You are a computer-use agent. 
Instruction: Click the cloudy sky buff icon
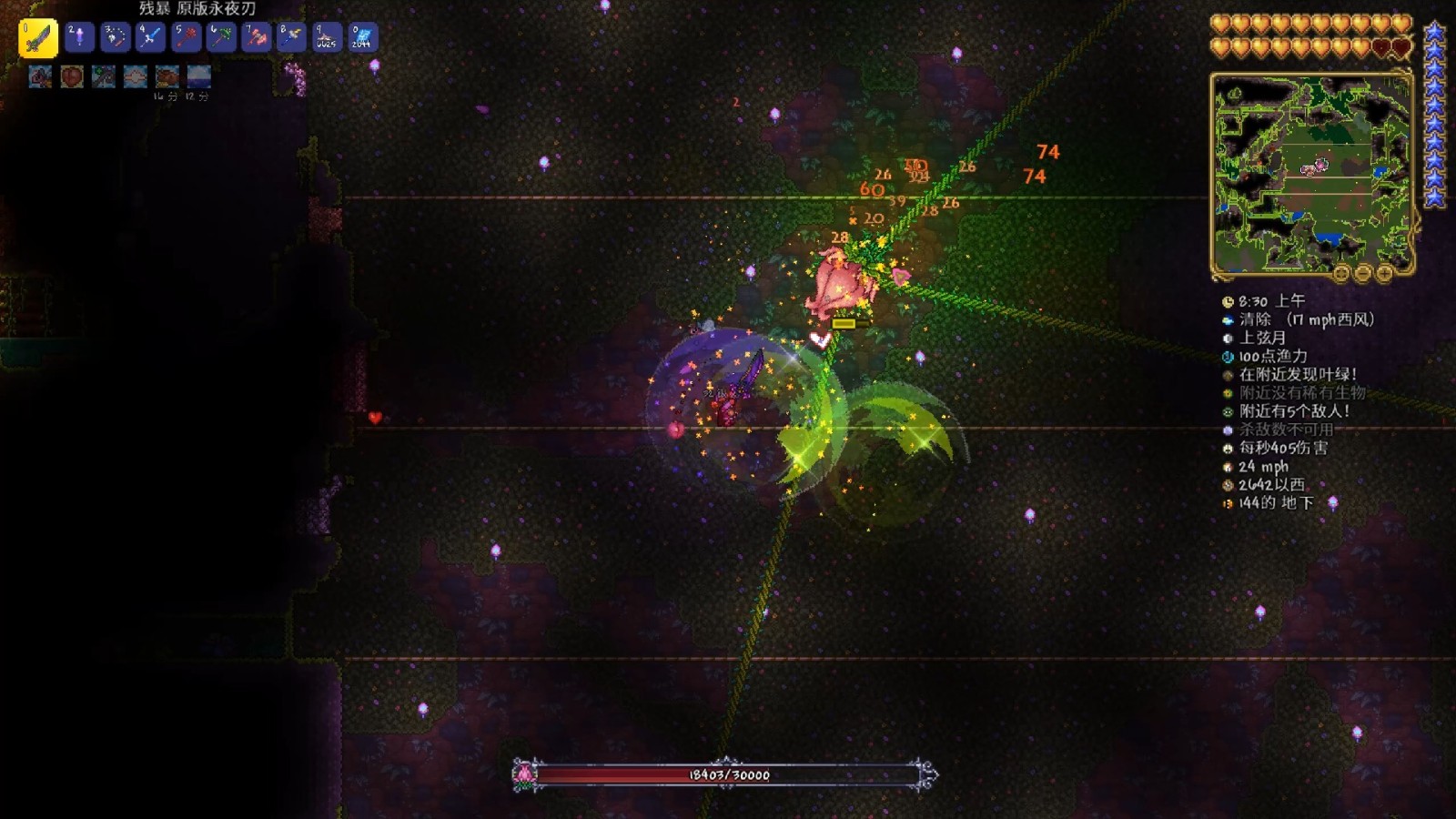point(198,76)
